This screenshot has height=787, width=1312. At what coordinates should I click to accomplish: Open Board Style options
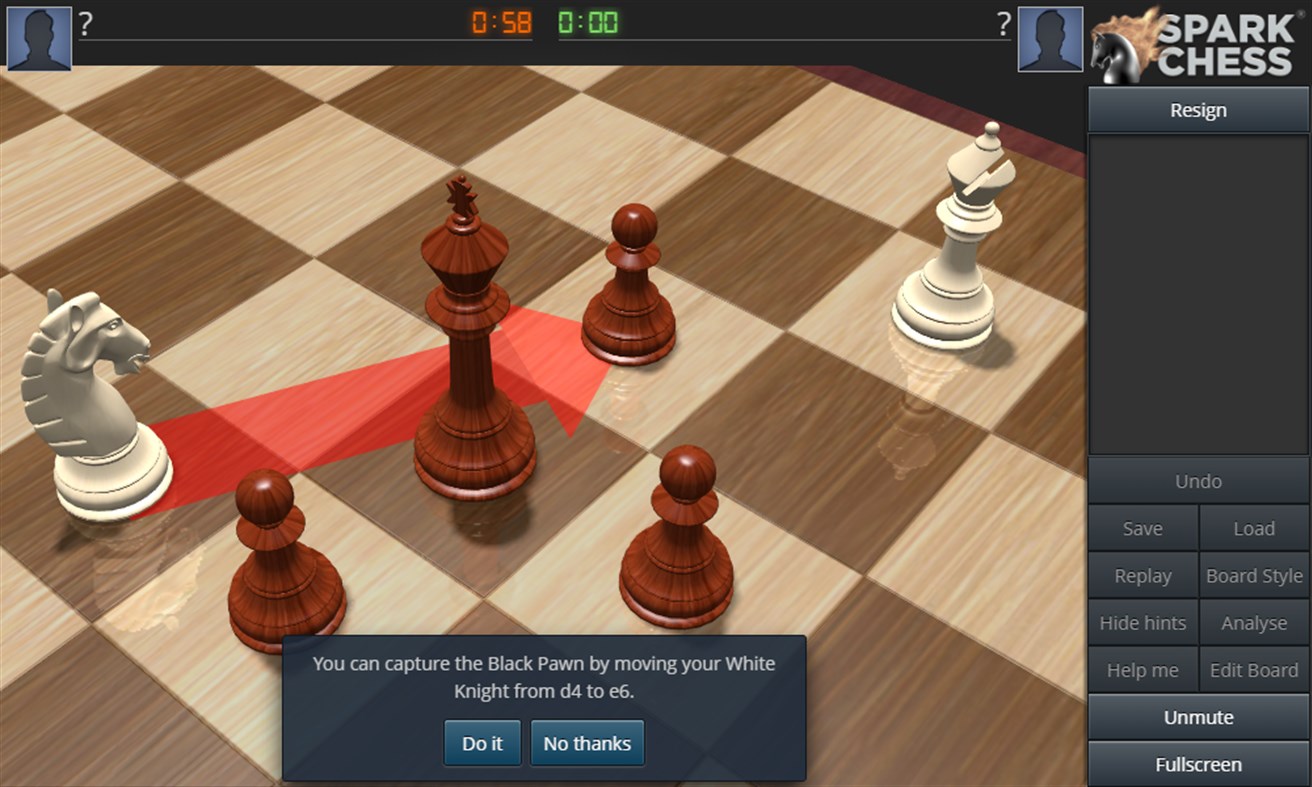(x=1253, y=575)
